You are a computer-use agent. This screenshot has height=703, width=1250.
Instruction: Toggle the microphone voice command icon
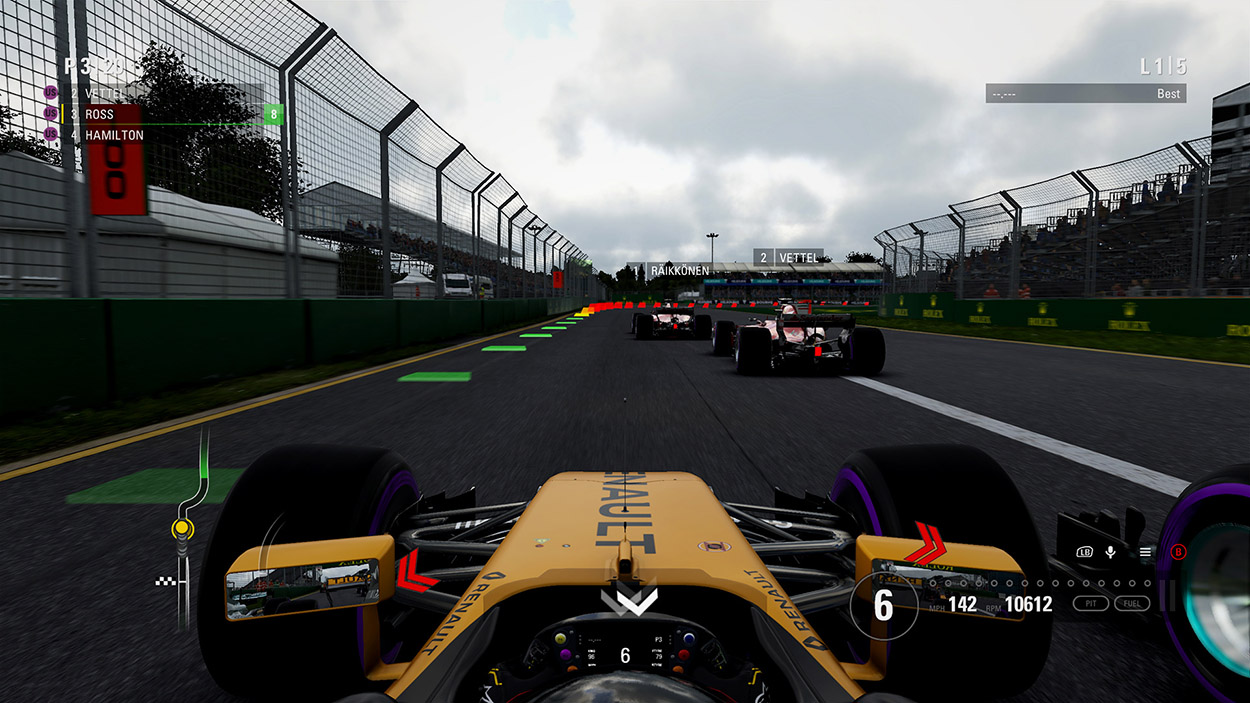click(x=1110, y=552)
